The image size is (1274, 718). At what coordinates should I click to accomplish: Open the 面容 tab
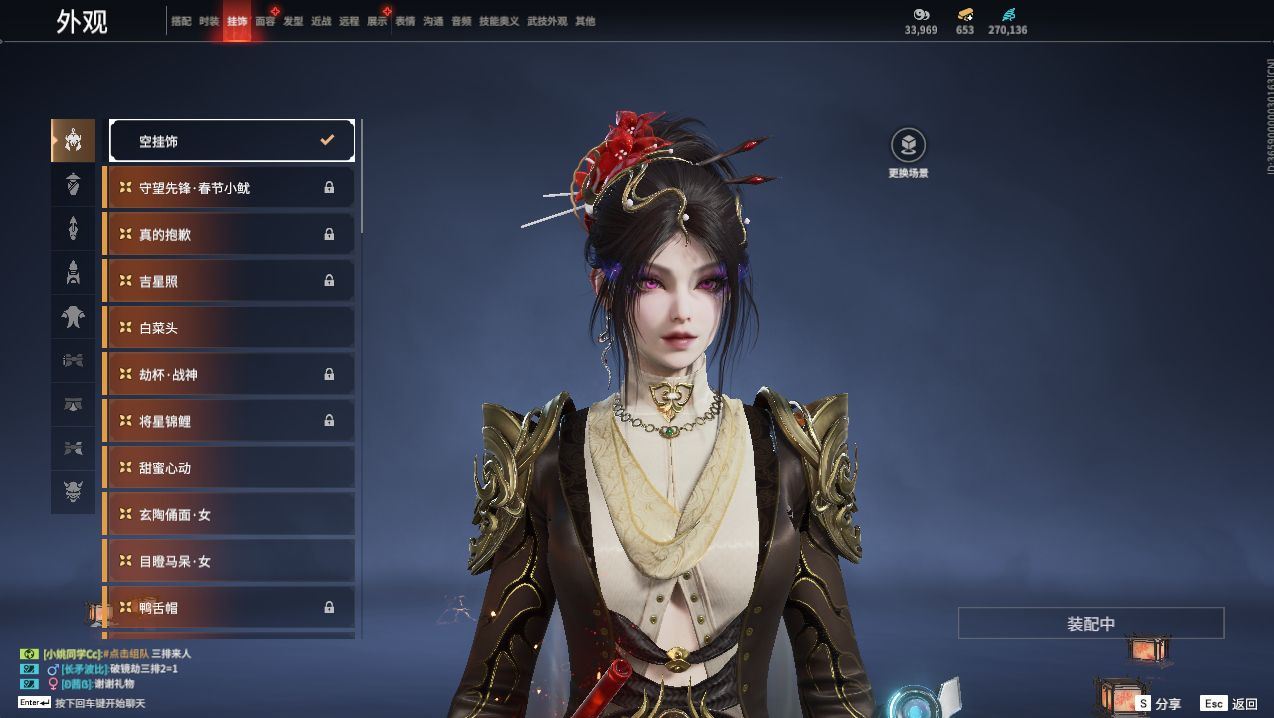265,21
